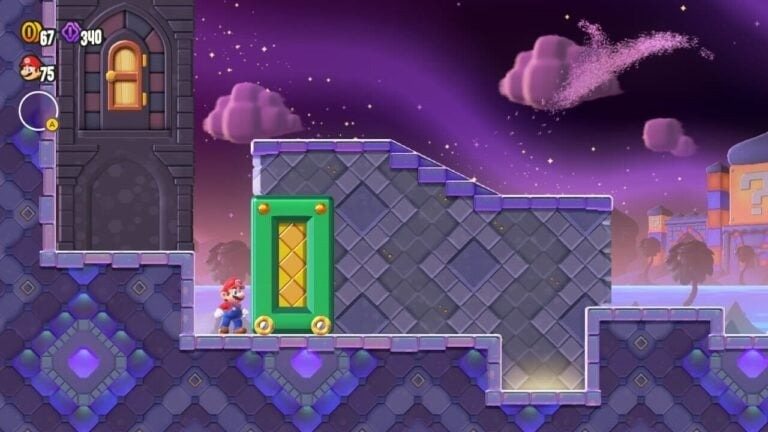Select the empty reserve item circle
The image size is (768, 432).
pyautogui.click(x=37, y=110)
